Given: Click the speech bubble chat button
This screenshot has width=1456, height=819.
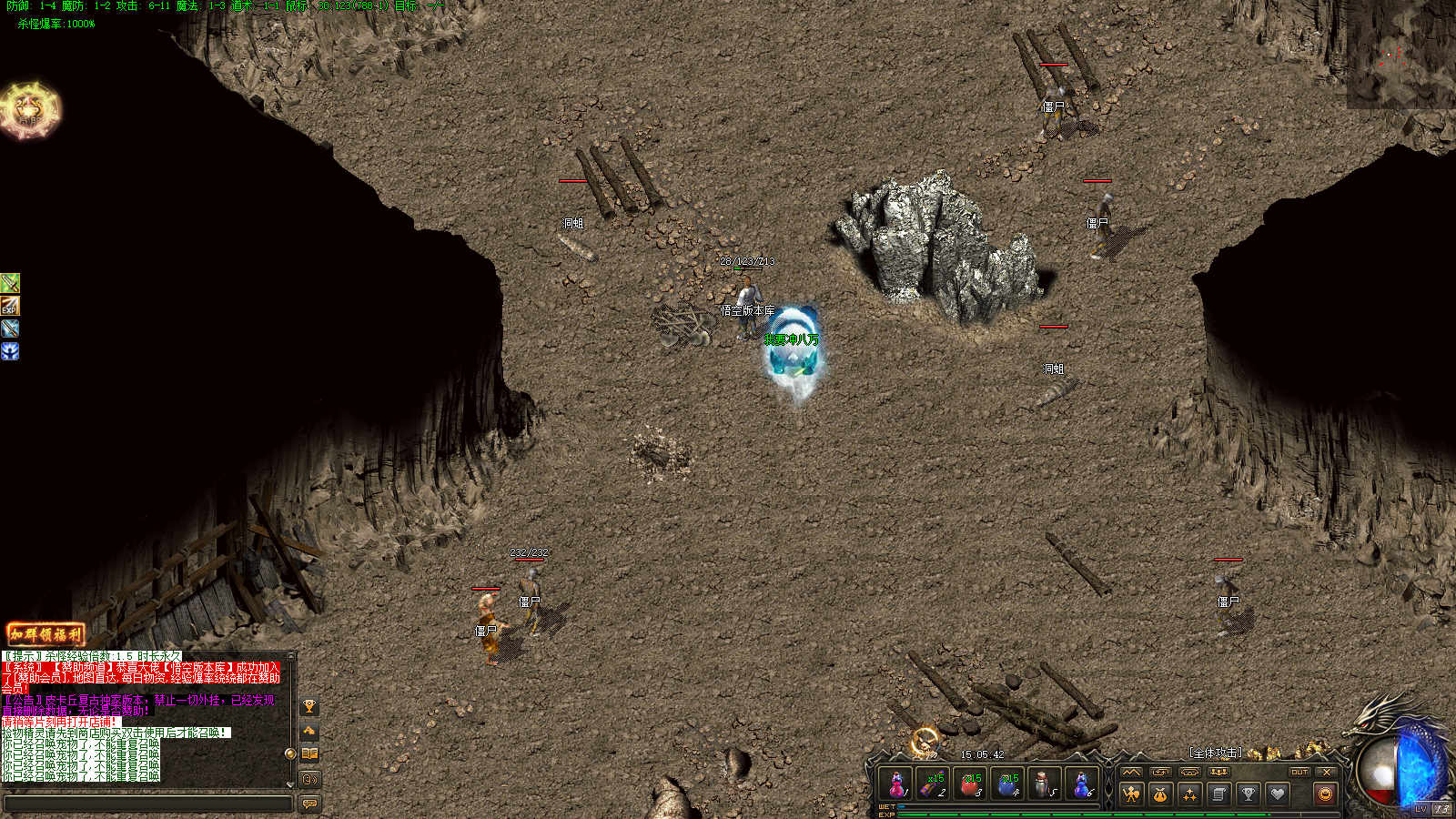Looking at the screenshot, I should click(x=309, y=804).
